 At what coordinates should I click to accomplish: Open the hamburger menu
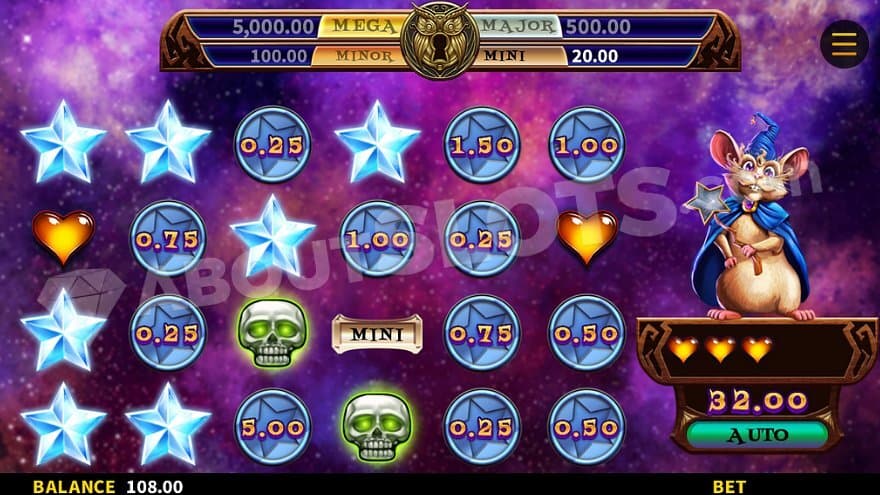[844, 44]
